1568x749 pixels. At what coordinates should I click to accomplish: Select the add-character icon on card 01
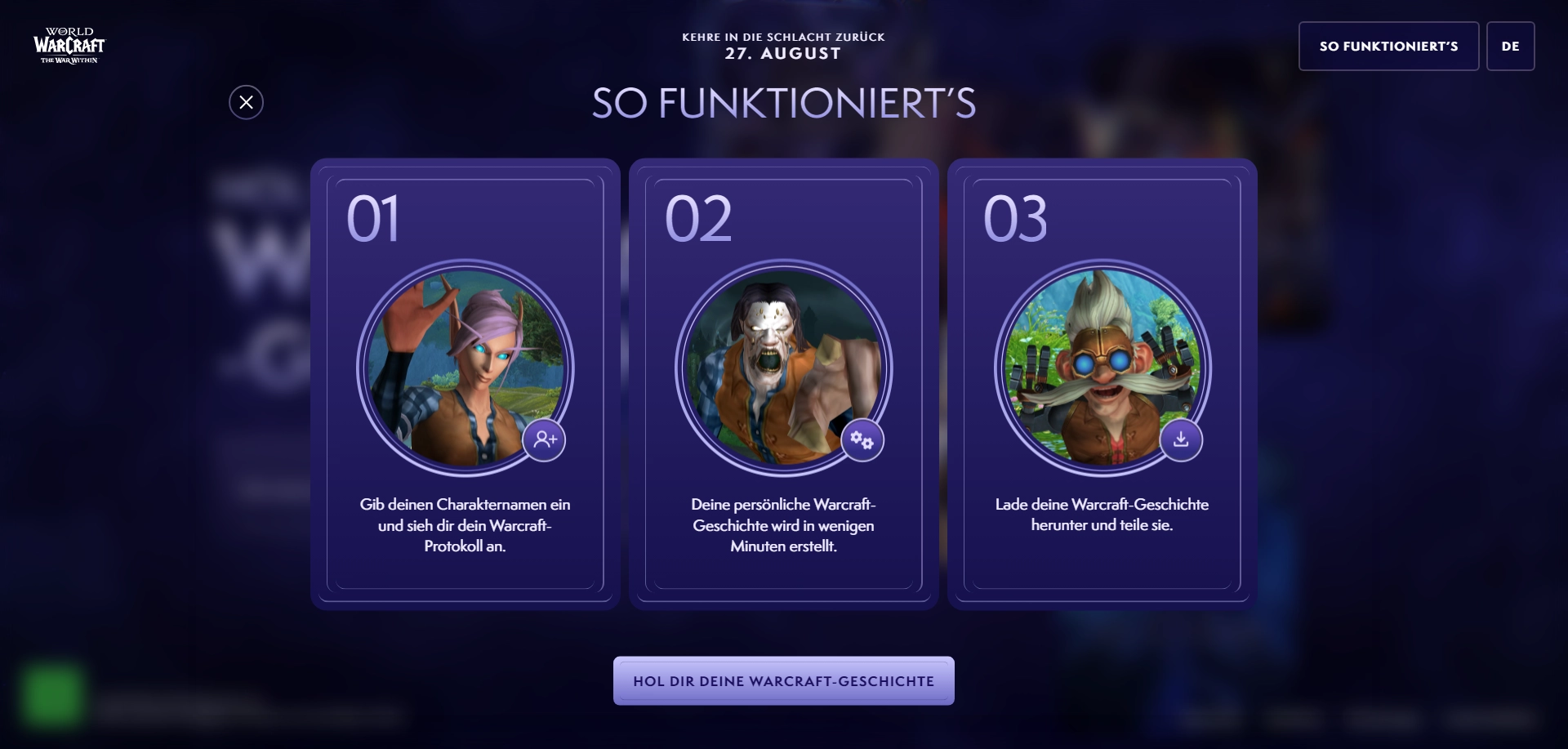click(545, 440)
